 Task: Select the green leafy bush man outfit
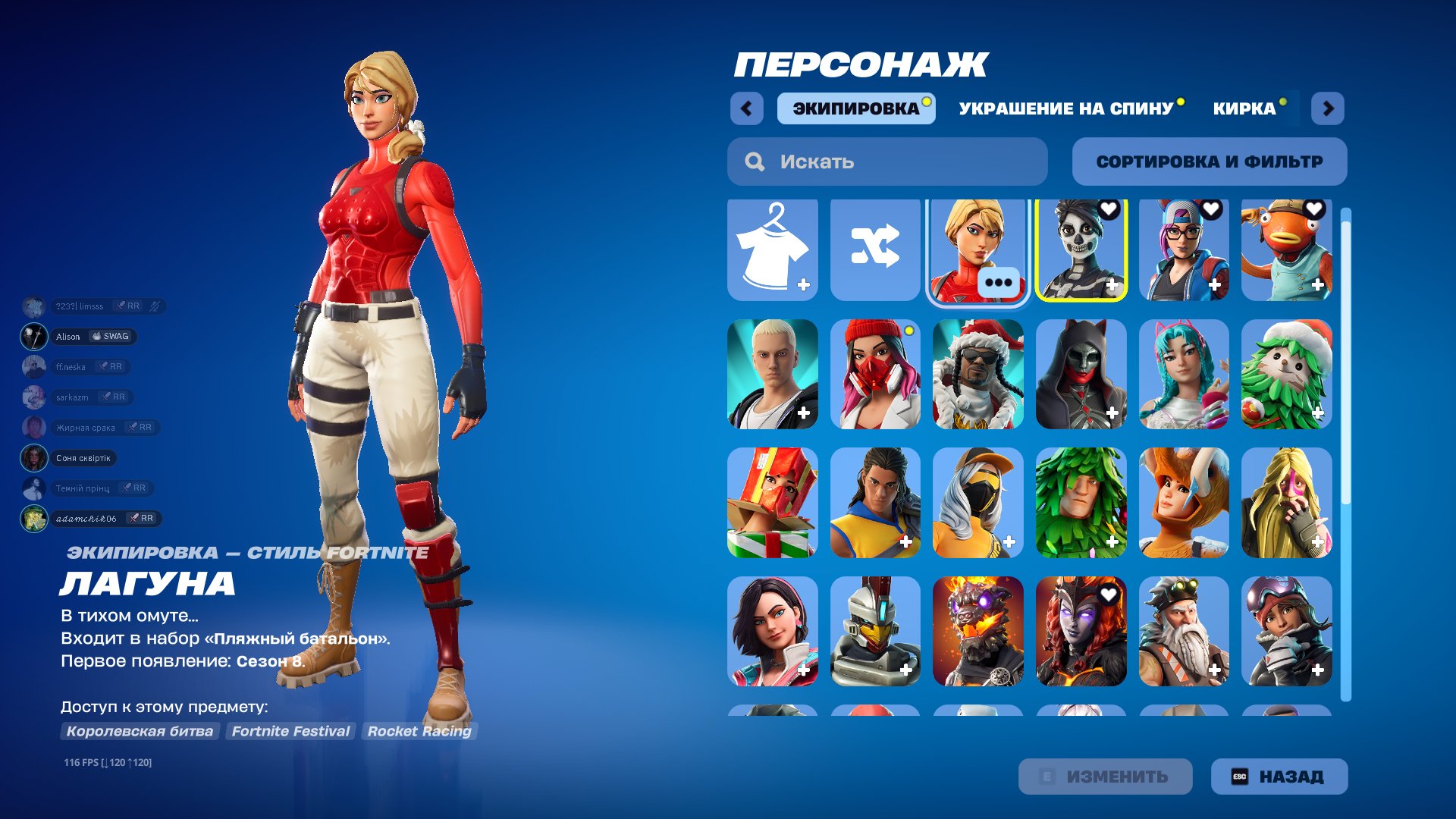(x=1081, y=503)
